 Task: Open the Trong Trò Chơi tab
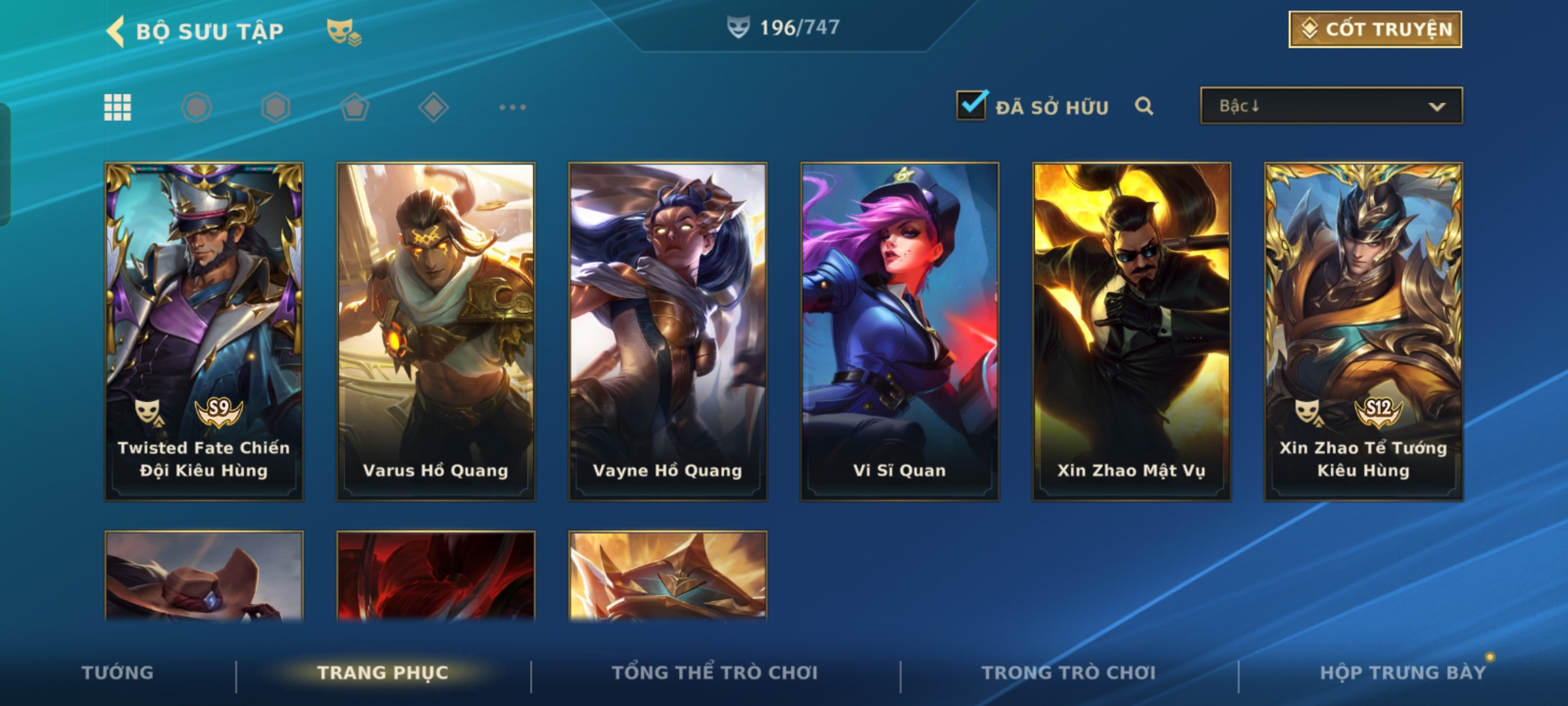pos(1068,673)
